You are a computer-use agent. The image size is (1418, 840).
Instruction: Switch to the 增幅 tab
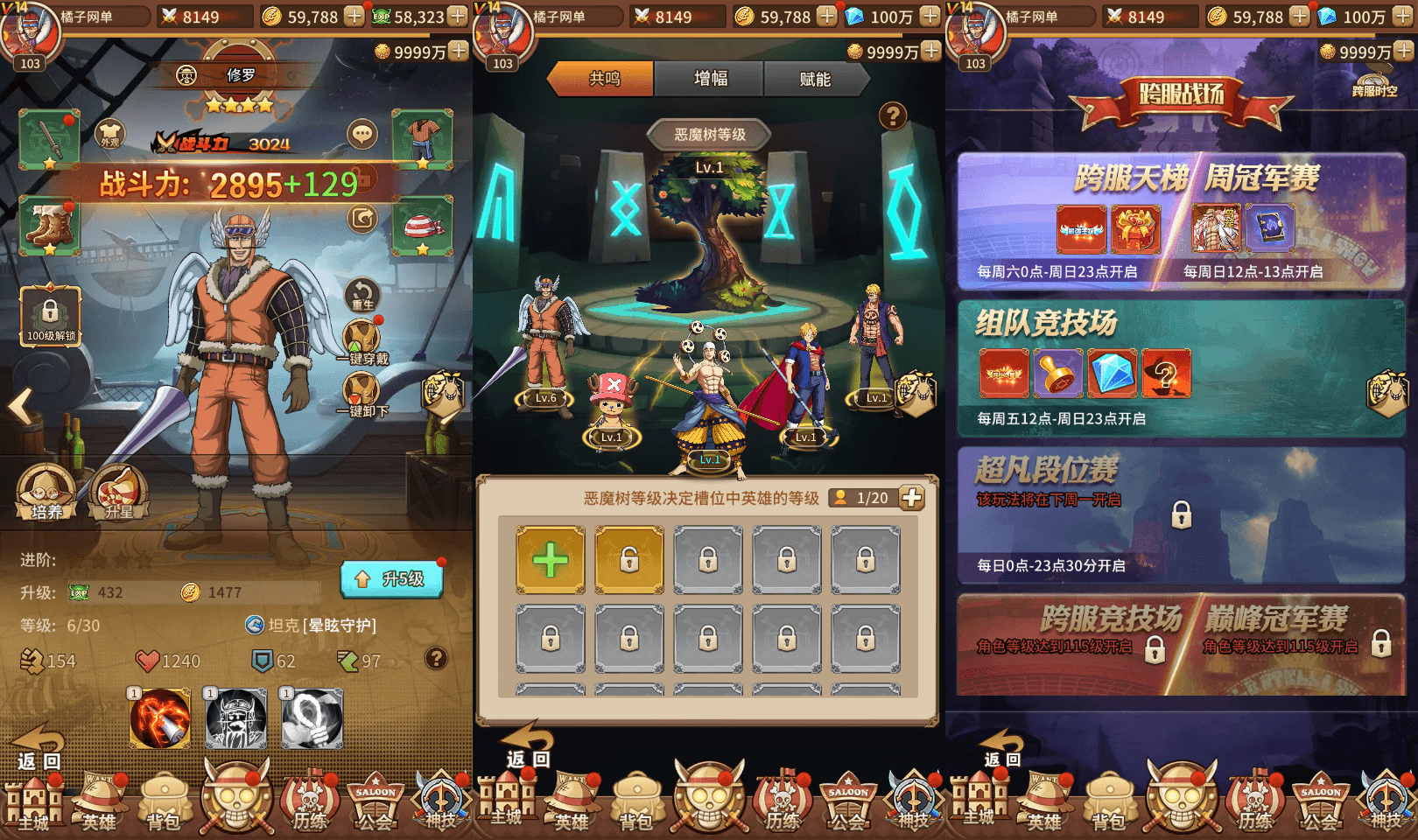tap(709, 80)
